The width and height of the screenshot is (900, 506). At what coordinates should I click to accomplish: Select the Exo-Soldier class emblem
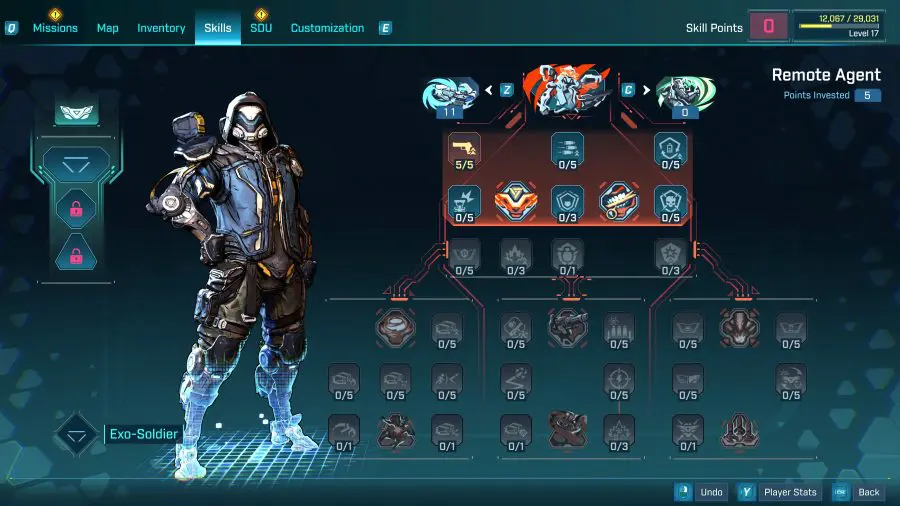tap(77, 434)
